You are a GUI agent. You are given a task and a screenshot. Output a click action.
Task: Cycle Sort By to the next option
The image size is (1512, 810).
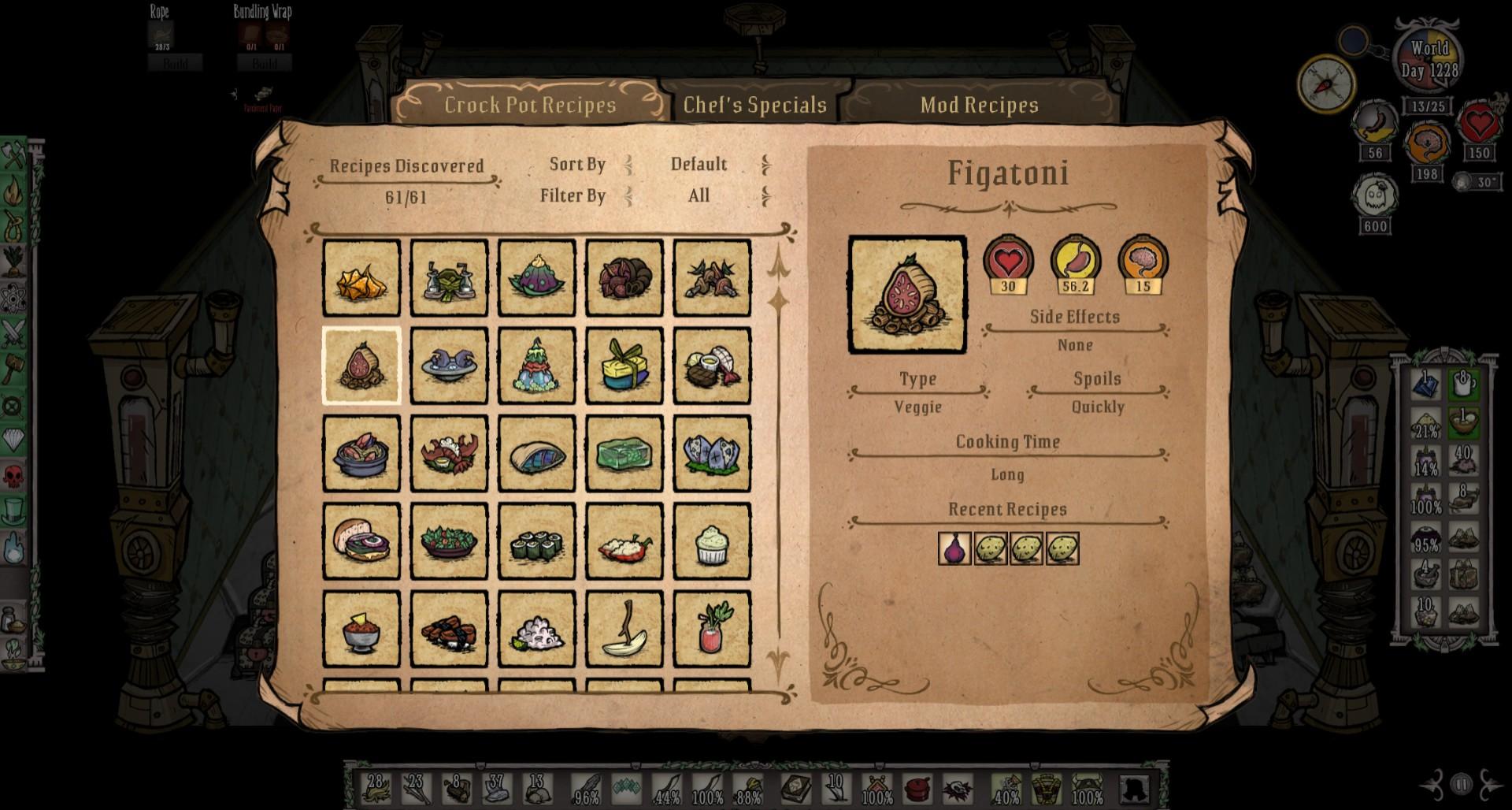[x=765, y=165]
